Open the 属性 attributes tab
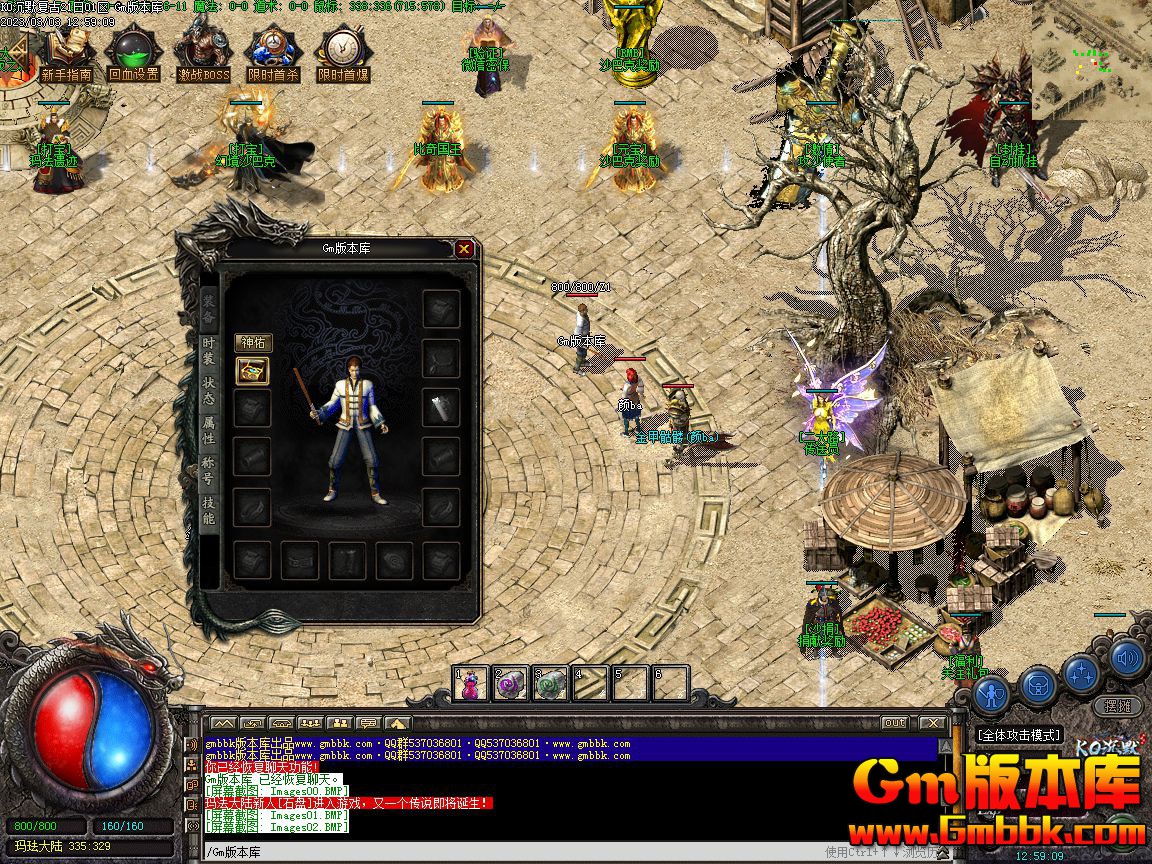The height and width of the screenshot is (864, 1152). 209,430
